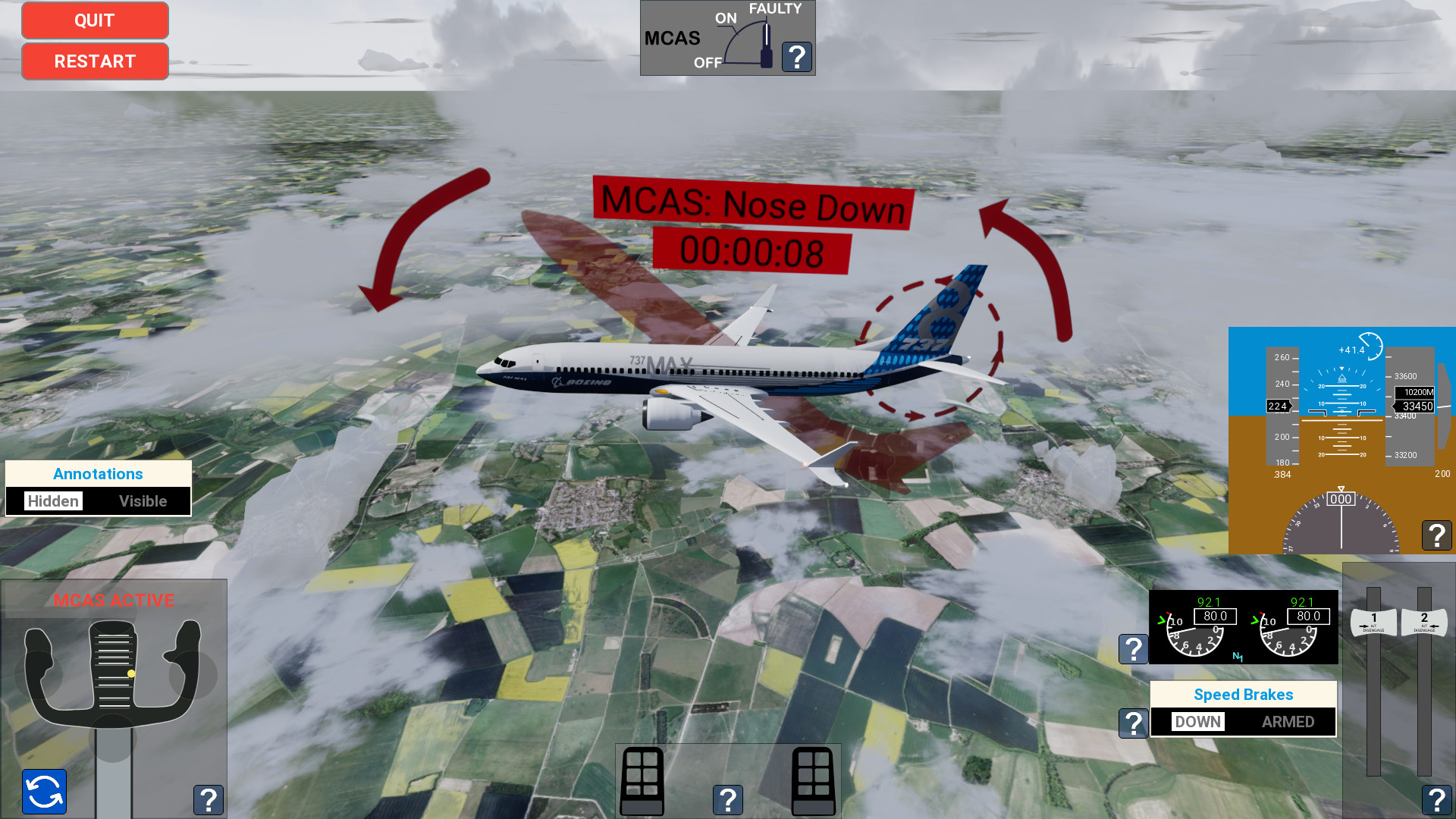Select the left stabilizer trim cutout switch
This screenshot has height=819, width=1456.
pos(642,781)
